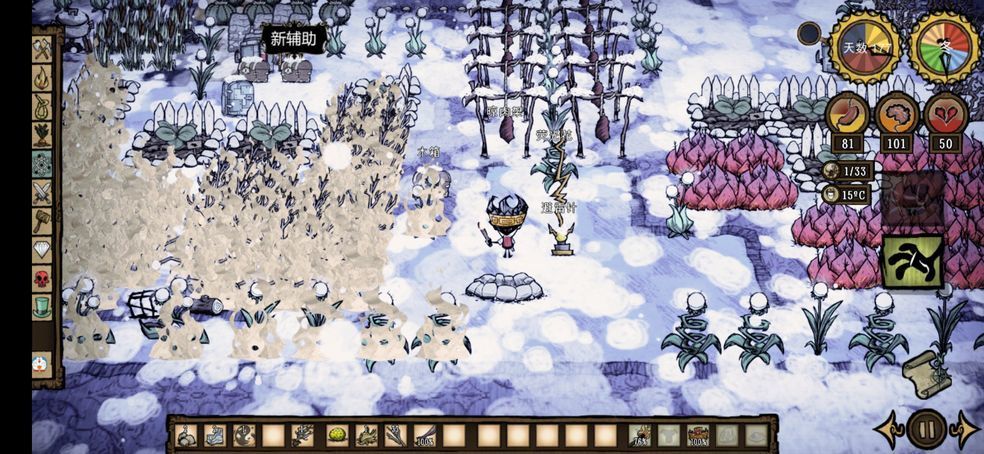Tap the Doraemon assistant icon

pos(41,364)
